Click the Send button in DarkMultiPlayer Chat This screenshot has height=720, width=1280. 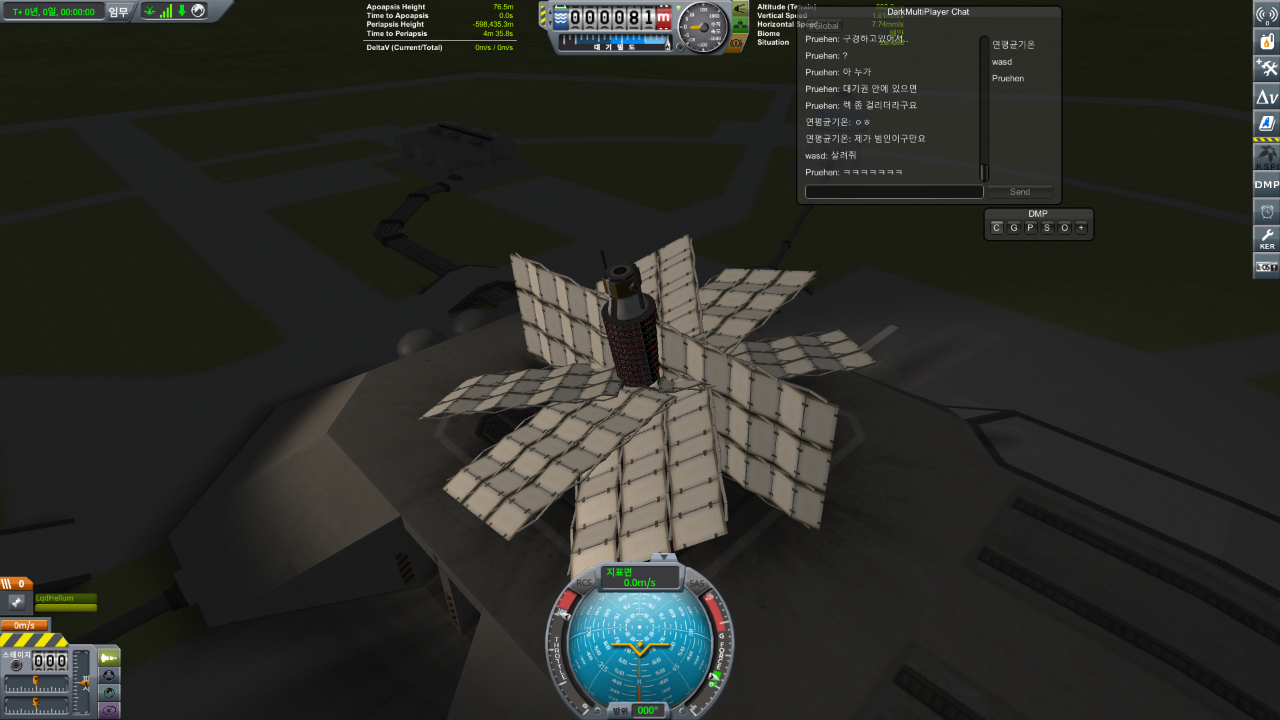[1019, 192]
